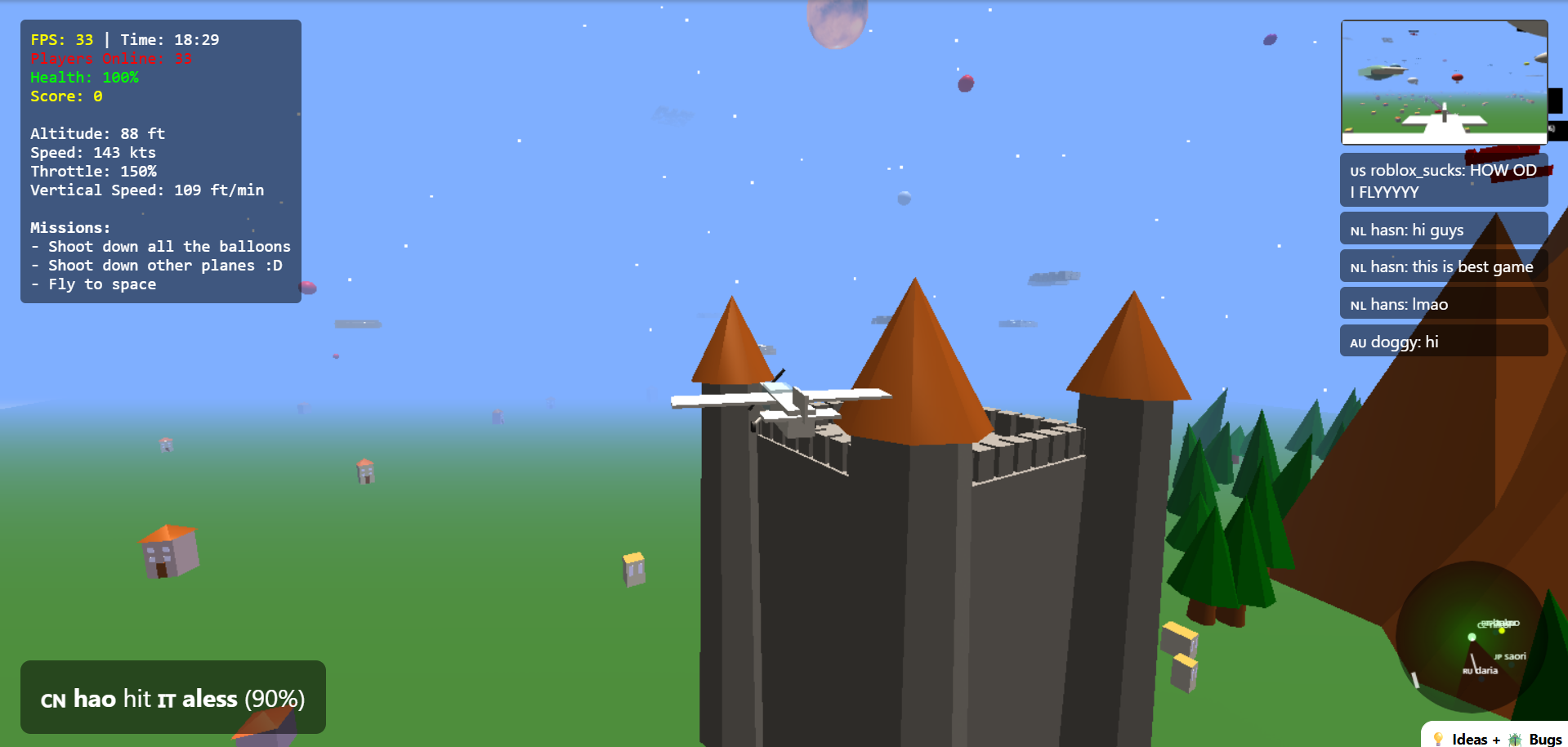Select the mission 'Fly to space'
The width and height of the screenshot is (1568, 747).
(94, 284)
